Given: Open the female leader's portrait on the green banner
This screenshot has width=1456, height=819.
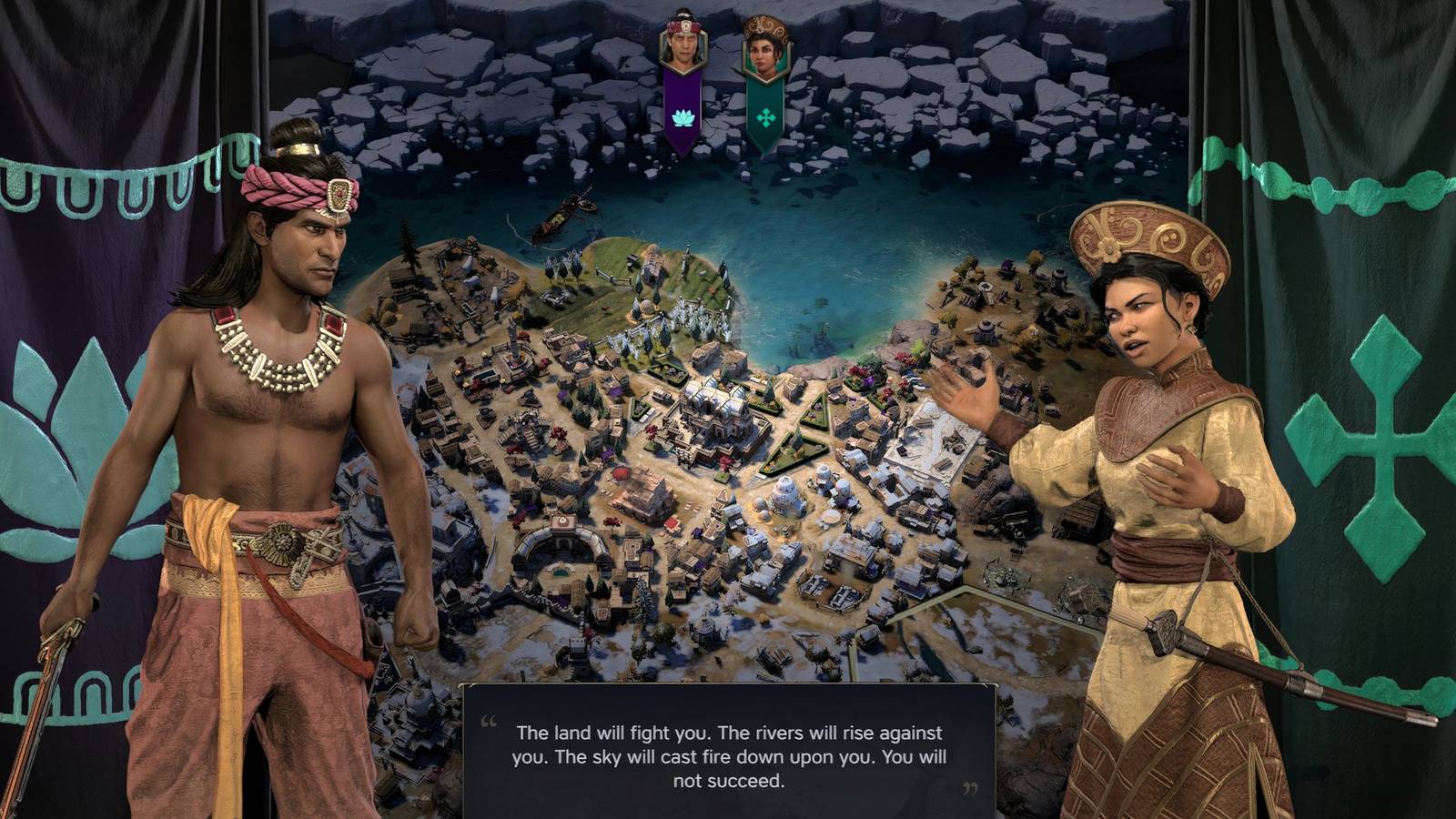Looking at the screenshot, I should 767,56.
